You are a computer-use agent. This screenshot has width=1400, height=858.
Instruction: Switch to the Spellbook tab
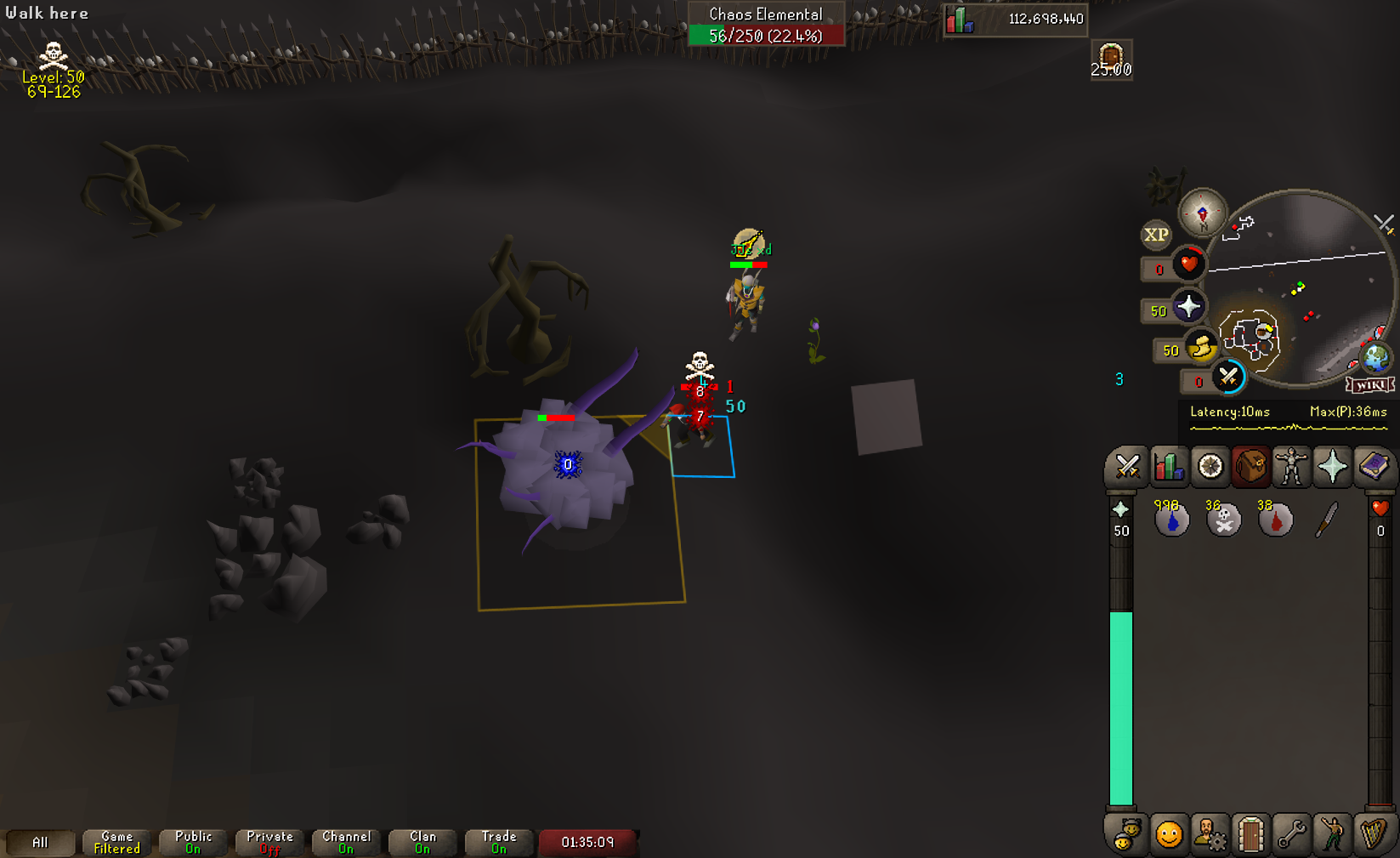point(1373,466)
